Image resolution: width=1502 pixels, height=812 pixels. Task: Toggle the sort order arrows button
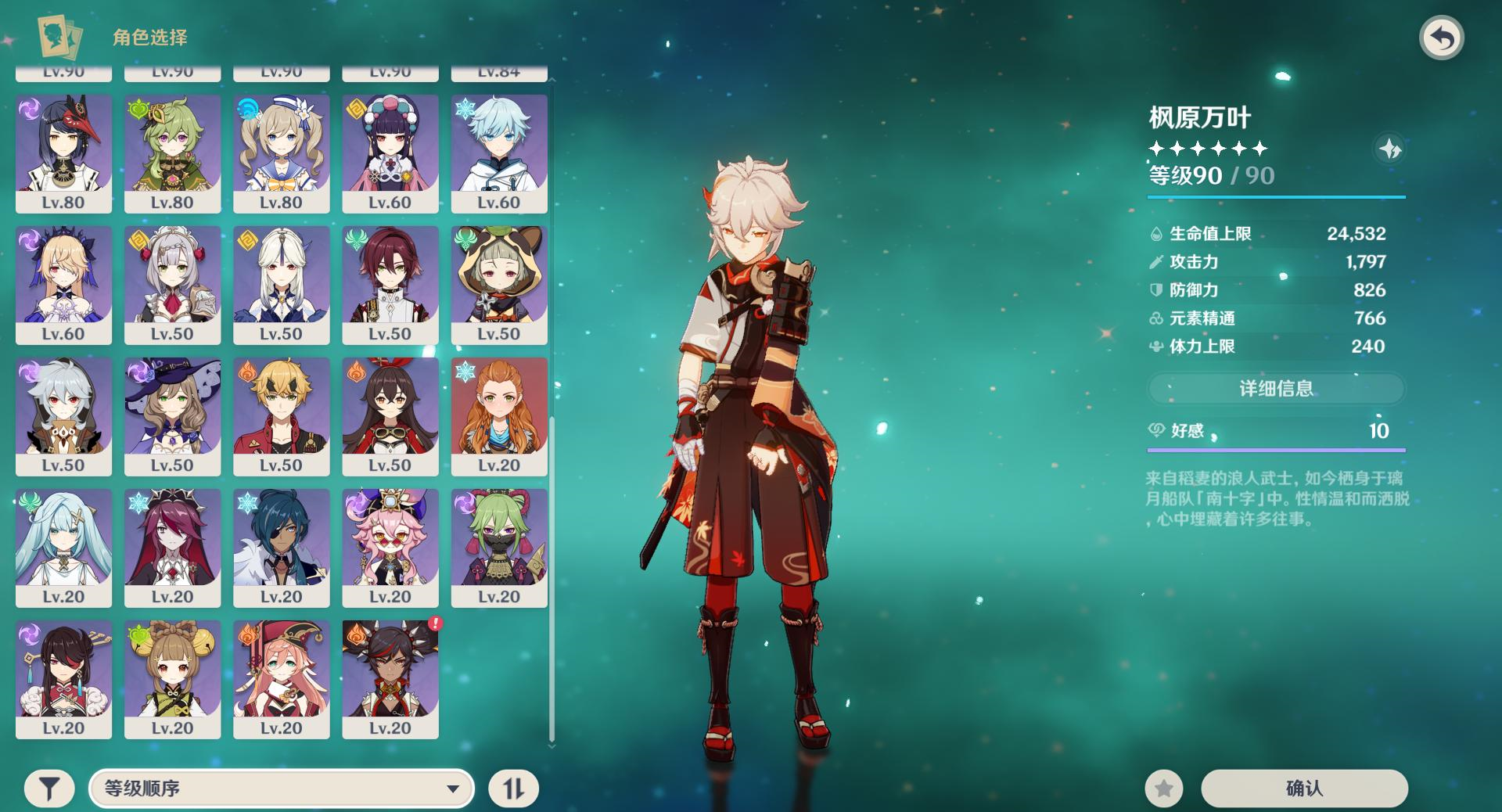click(x=513, y=789)
